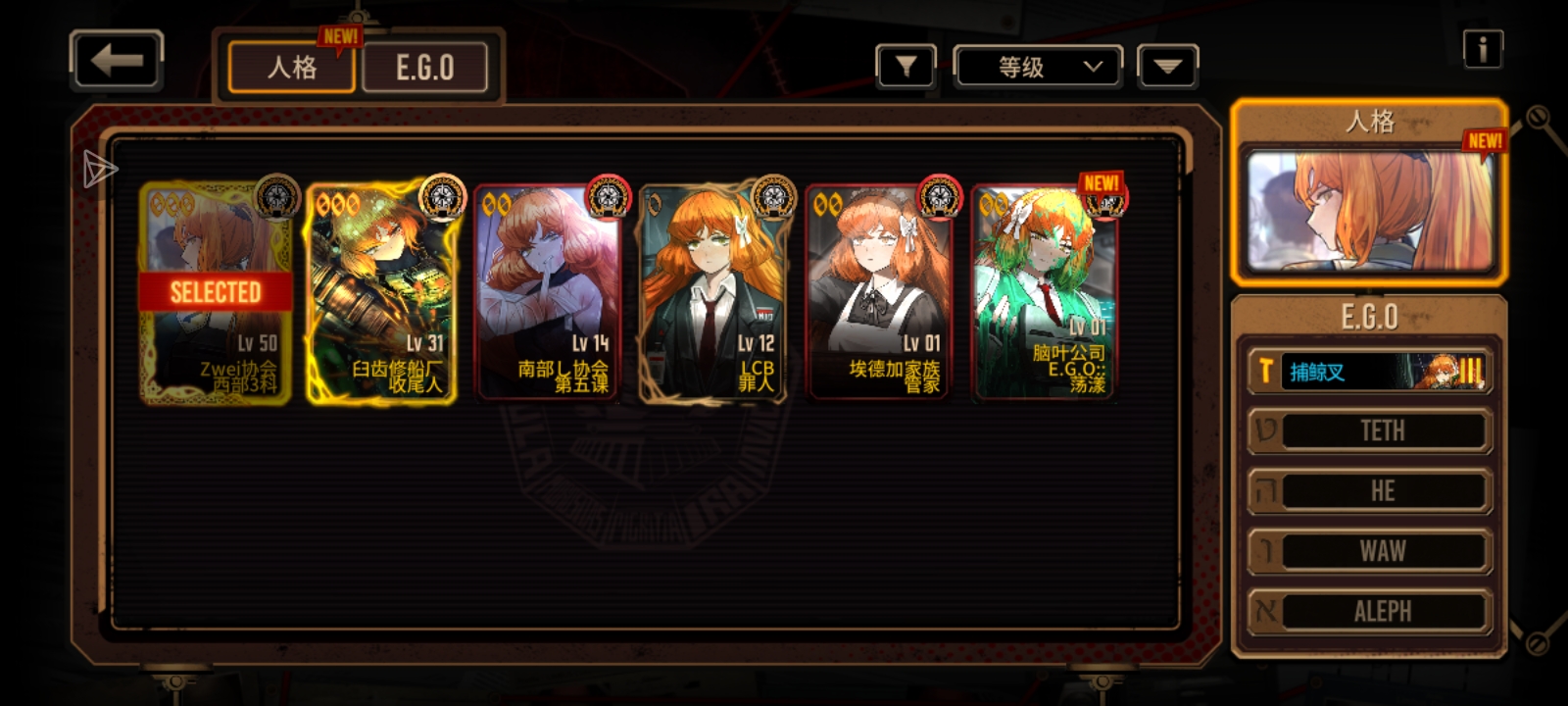Switch to the 人格 tab

[x=291, y=68]
